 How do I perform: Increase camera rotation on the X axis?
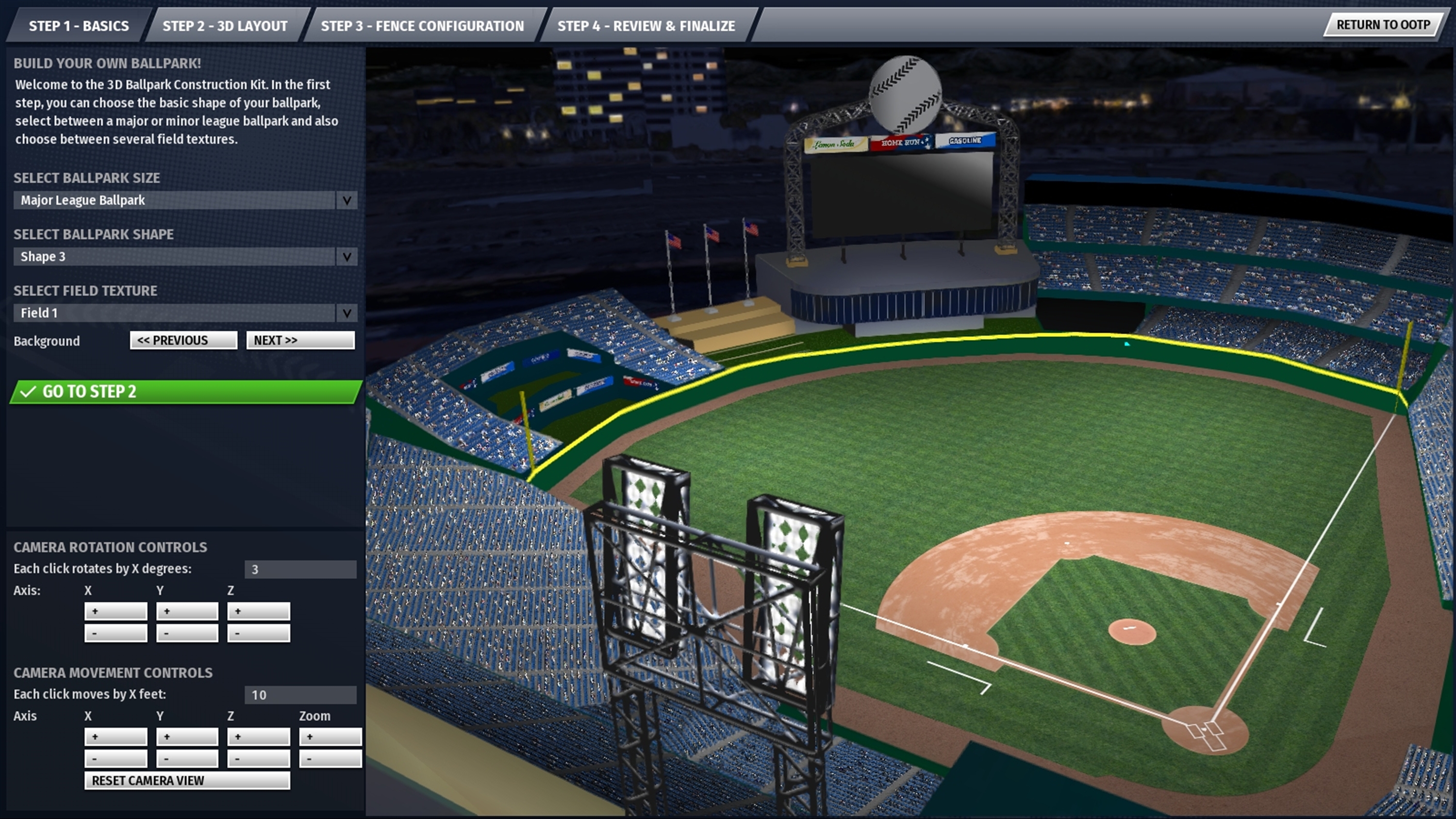point(116,611)
